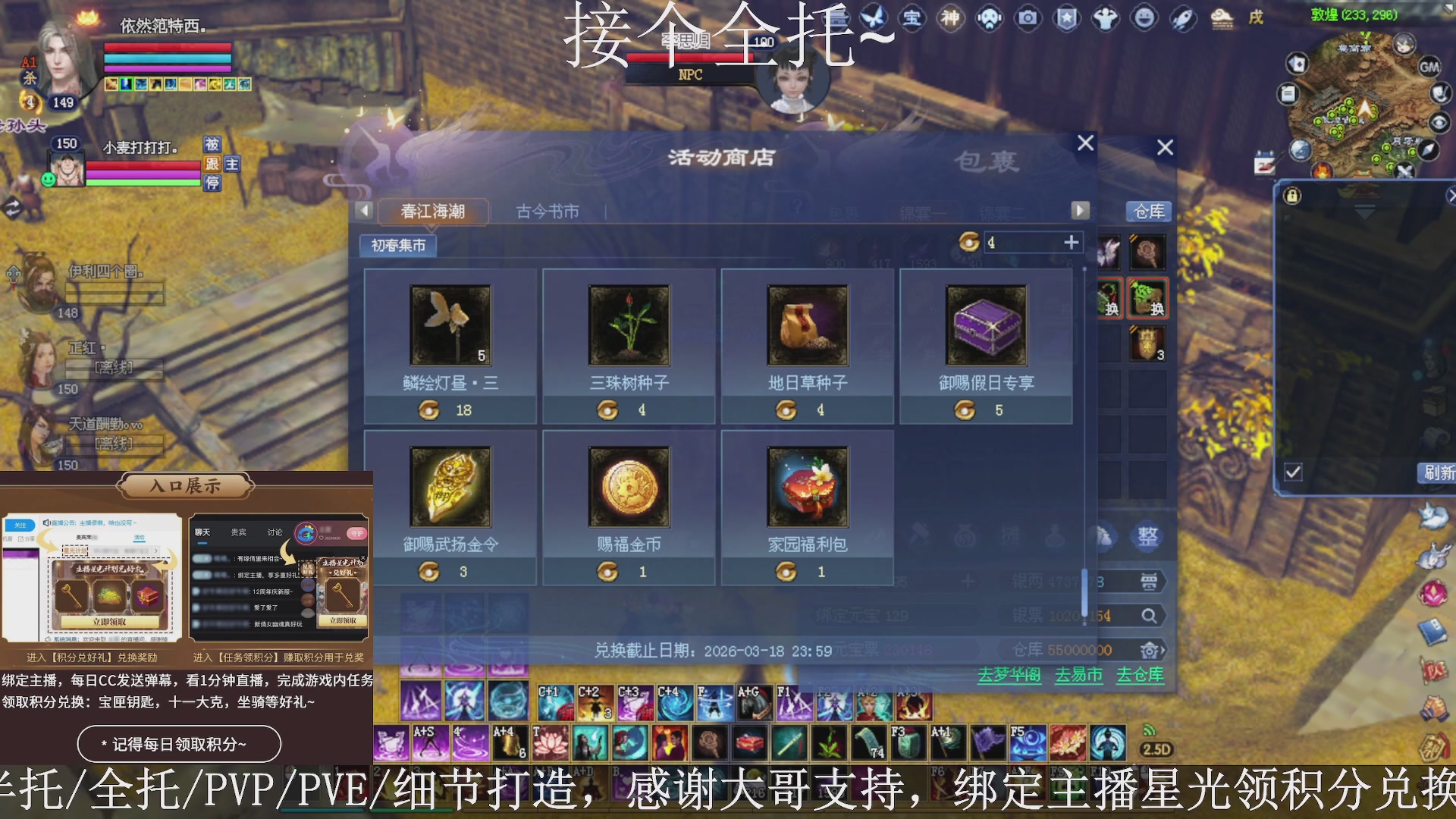Launch the rocket boost icon
Screen dimensions: 1456x819
(x=1183, y=19)
